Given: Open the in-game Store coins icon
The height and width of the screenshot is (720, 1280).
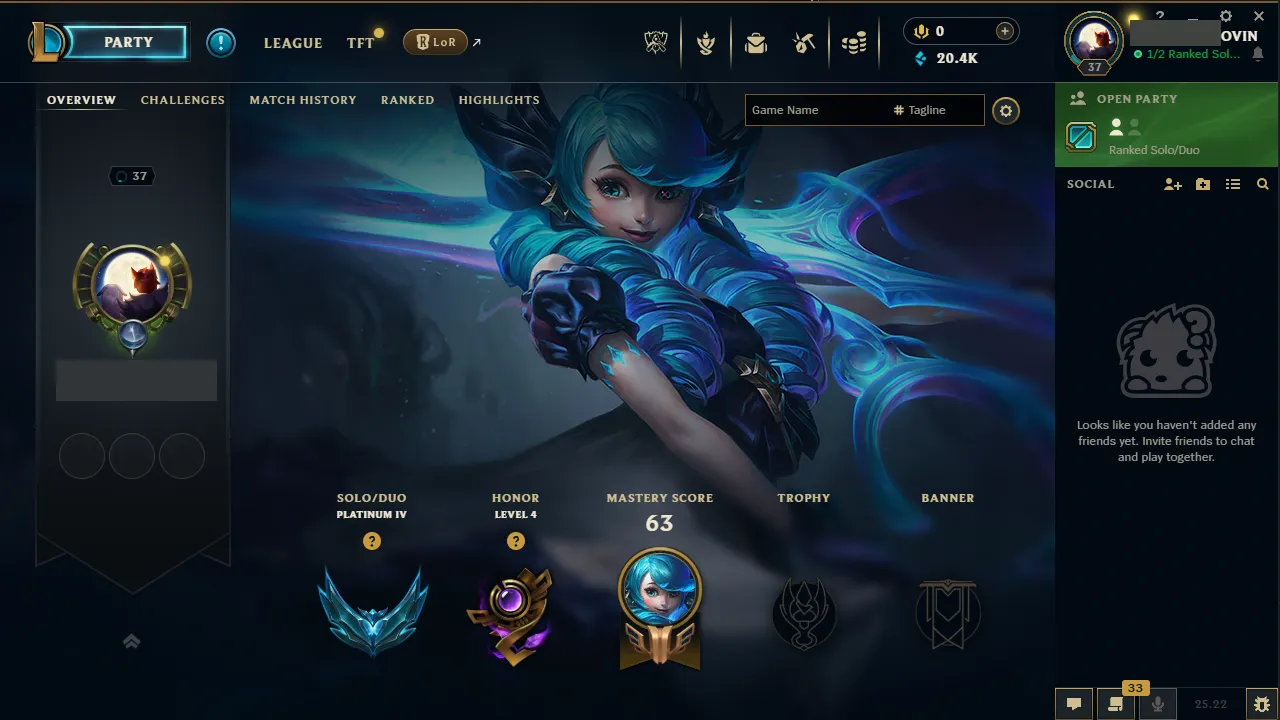Looking at the screenshot, I should coord(855,42).
